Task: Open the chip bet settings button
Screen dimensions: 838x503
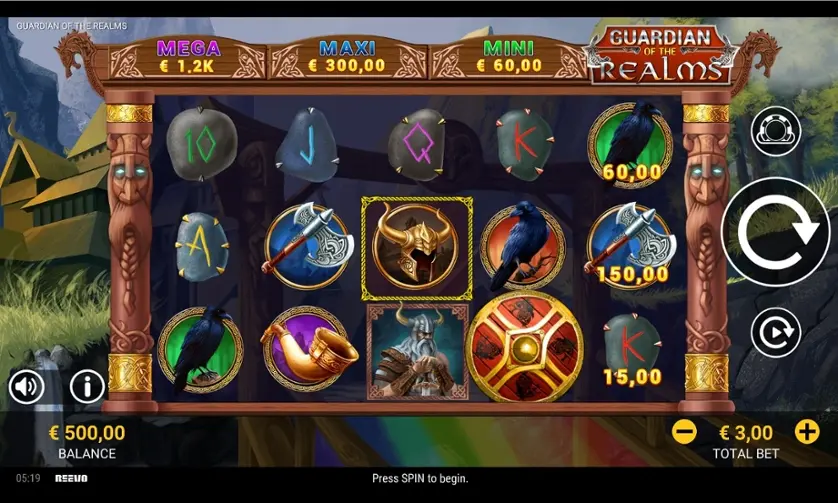Action: [776, 130]
